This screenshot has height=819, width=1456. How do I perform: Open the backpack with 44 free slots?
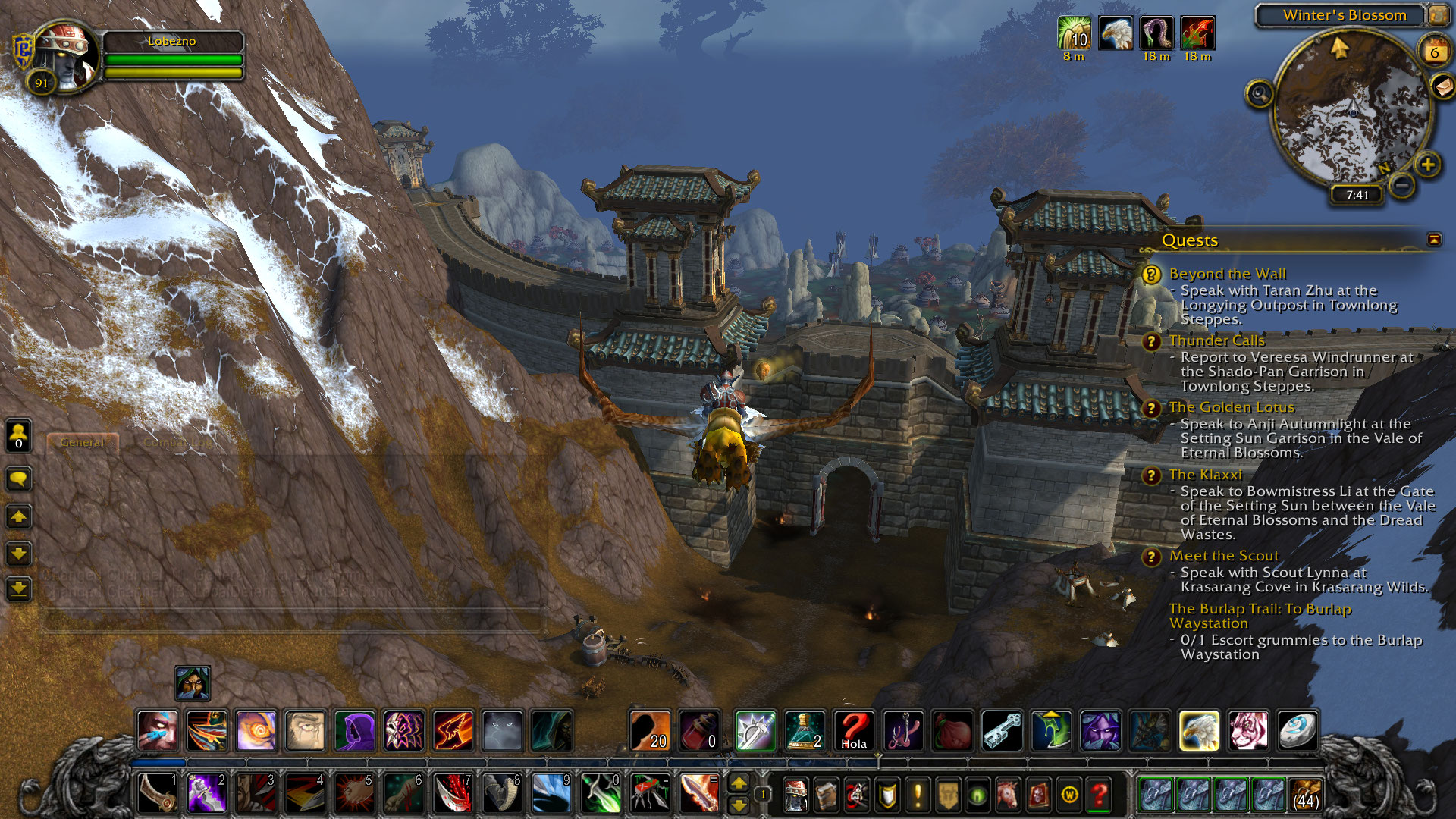point(1305,794)
